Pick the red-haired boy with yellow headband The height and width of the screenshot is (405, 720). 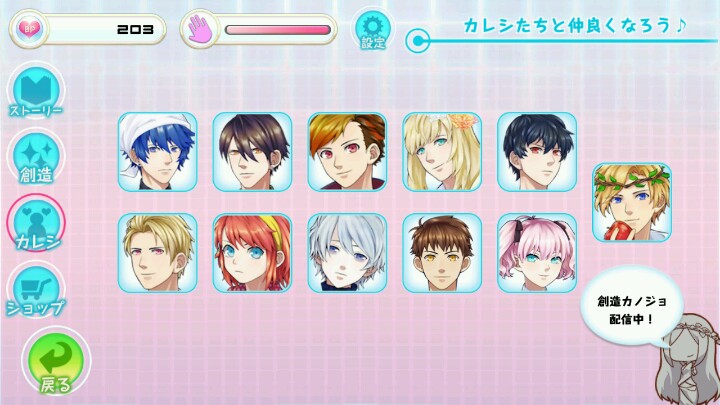[252, 253]
